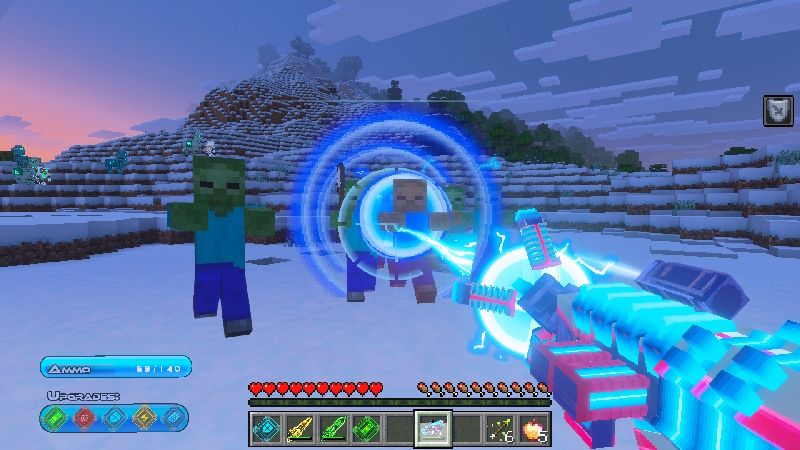Viewport: 800px width, 450px height.
Task: Select the cyan shield upgrade icon
Action: (x=114, y=417)
